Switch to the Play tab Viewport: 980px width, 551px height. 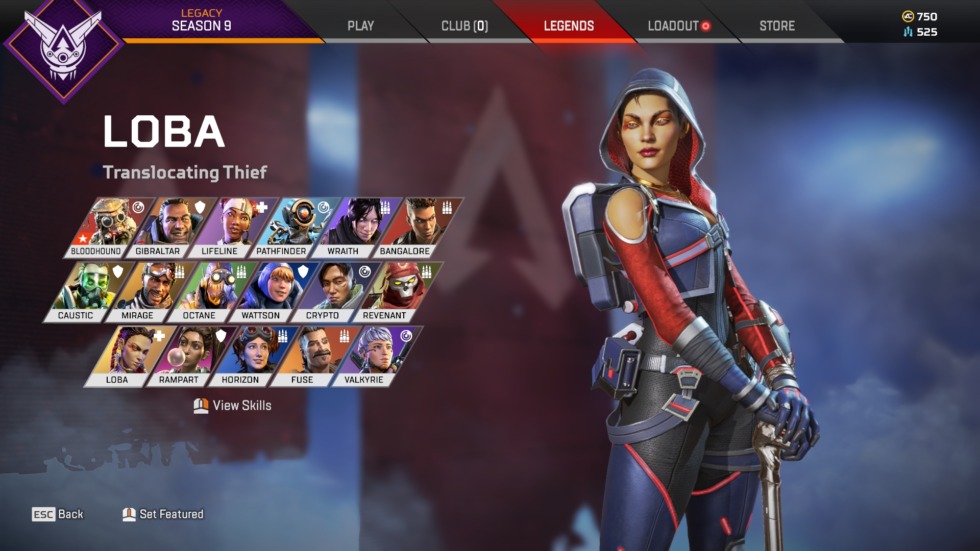[360, 25]
